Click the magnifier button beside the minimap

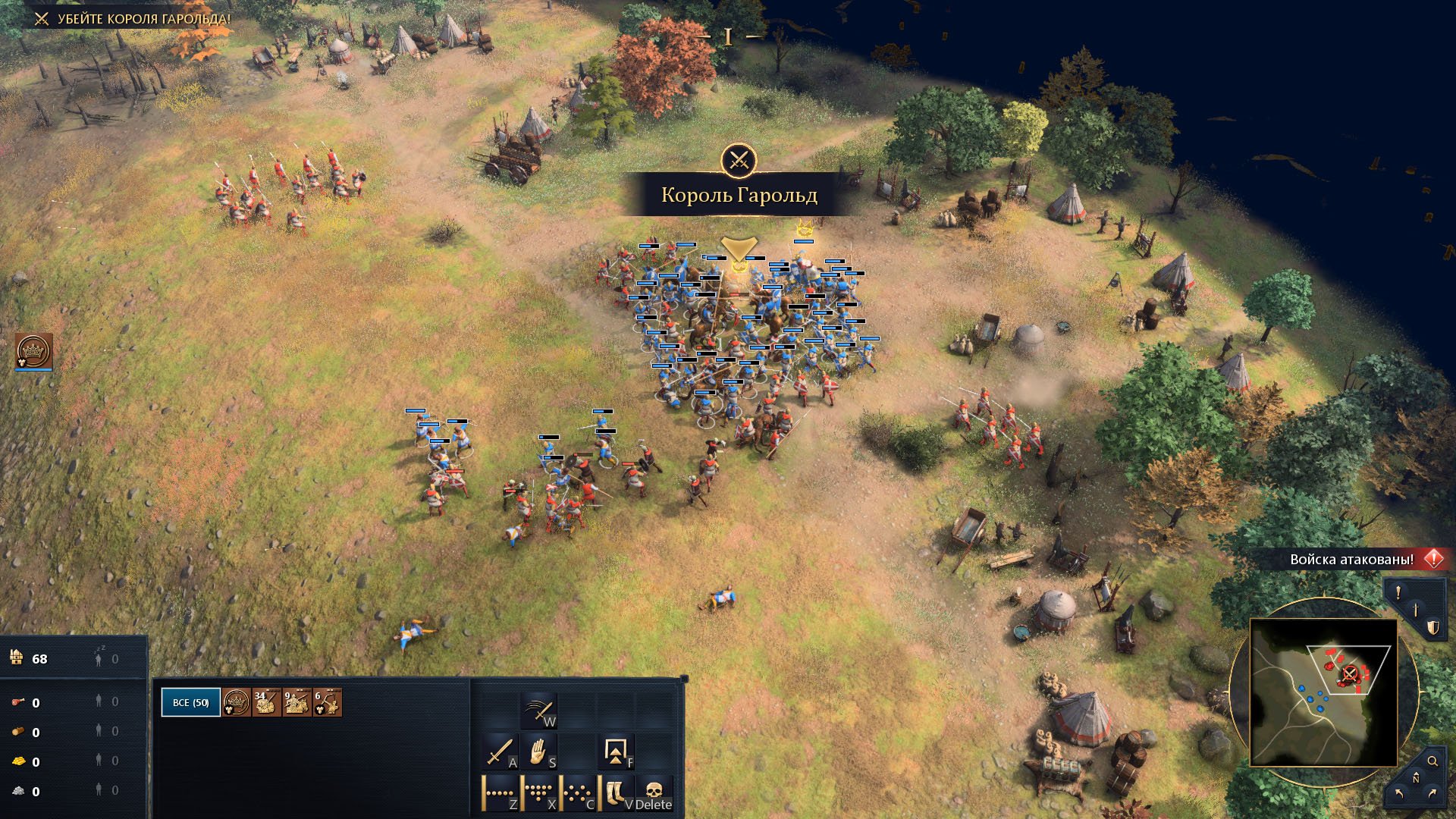1432,761
